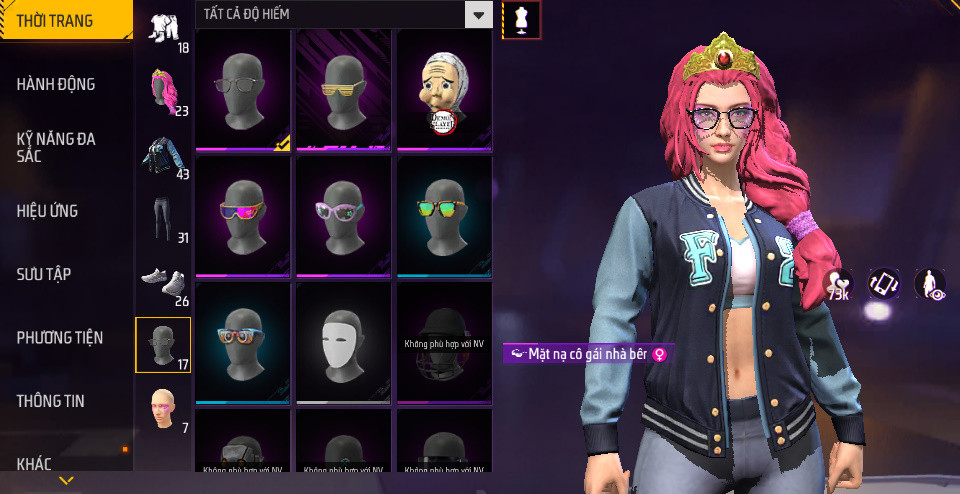Open the Kỹ Năng Đa Sắc tab
960x494 pixels.
tap(56, 148)
